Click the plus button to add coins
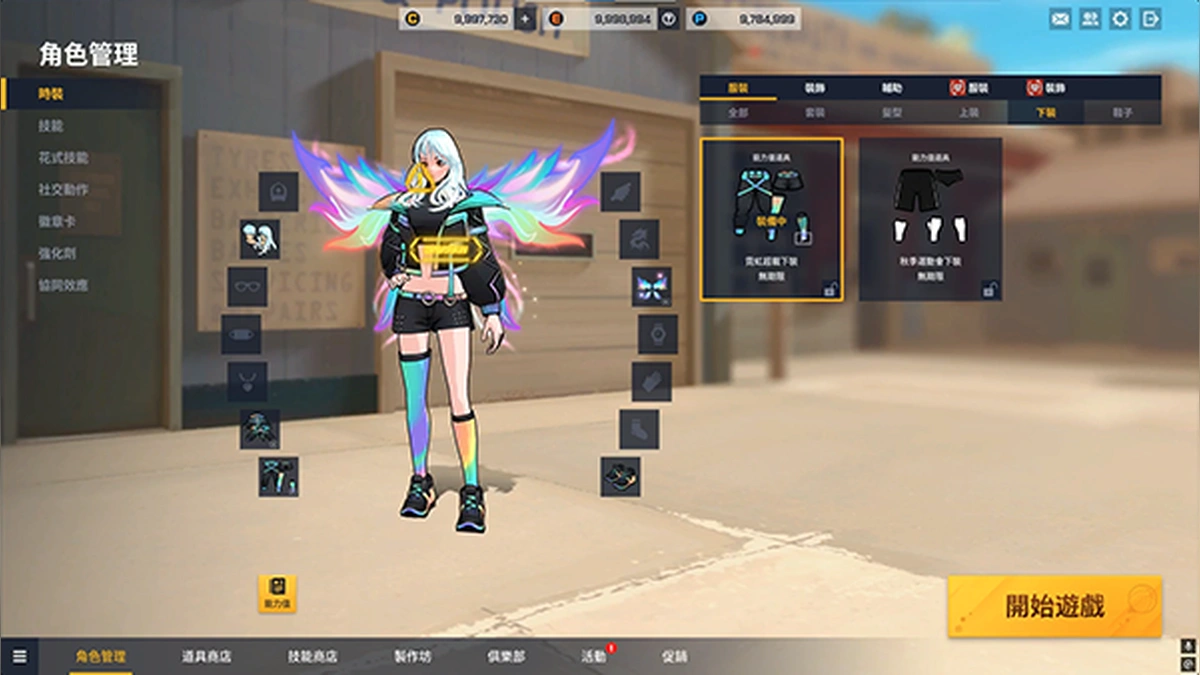The width and height of the screenshot is (1200, 675). pos(525,19)
